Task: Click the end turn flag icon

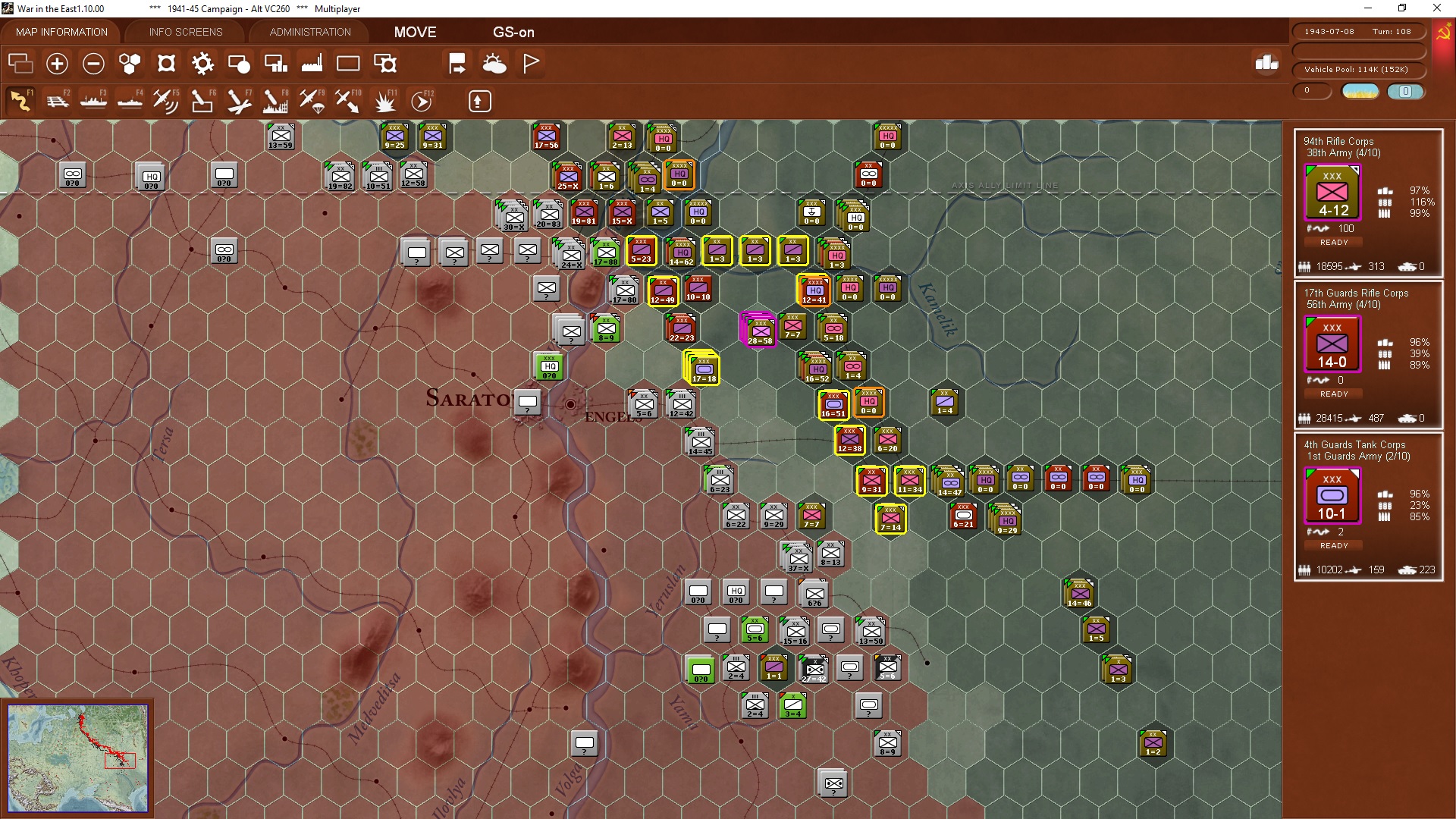Action: (530, 63)
